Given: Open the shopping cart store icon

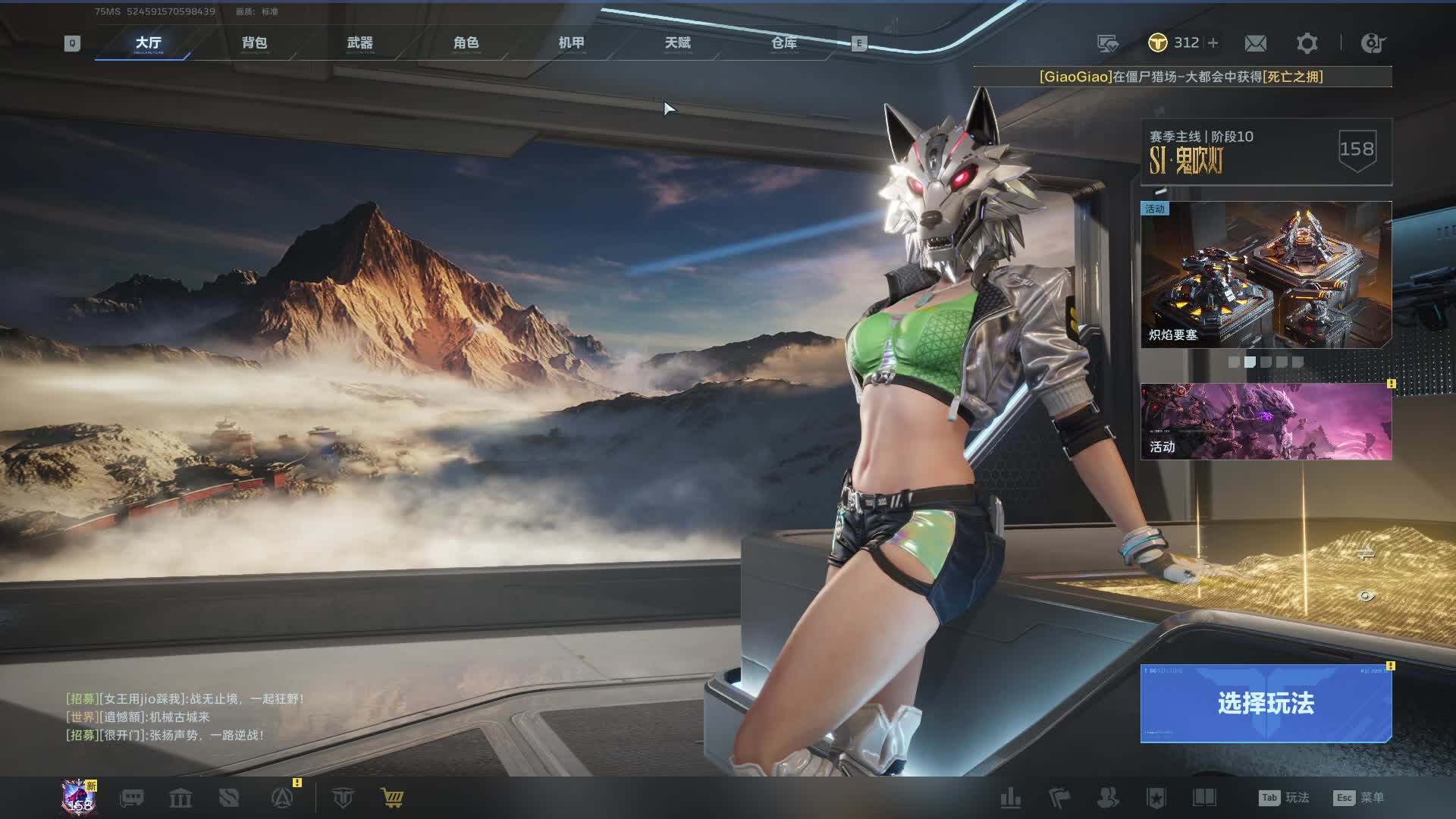Looking at the screenshot, I should 392,798.
